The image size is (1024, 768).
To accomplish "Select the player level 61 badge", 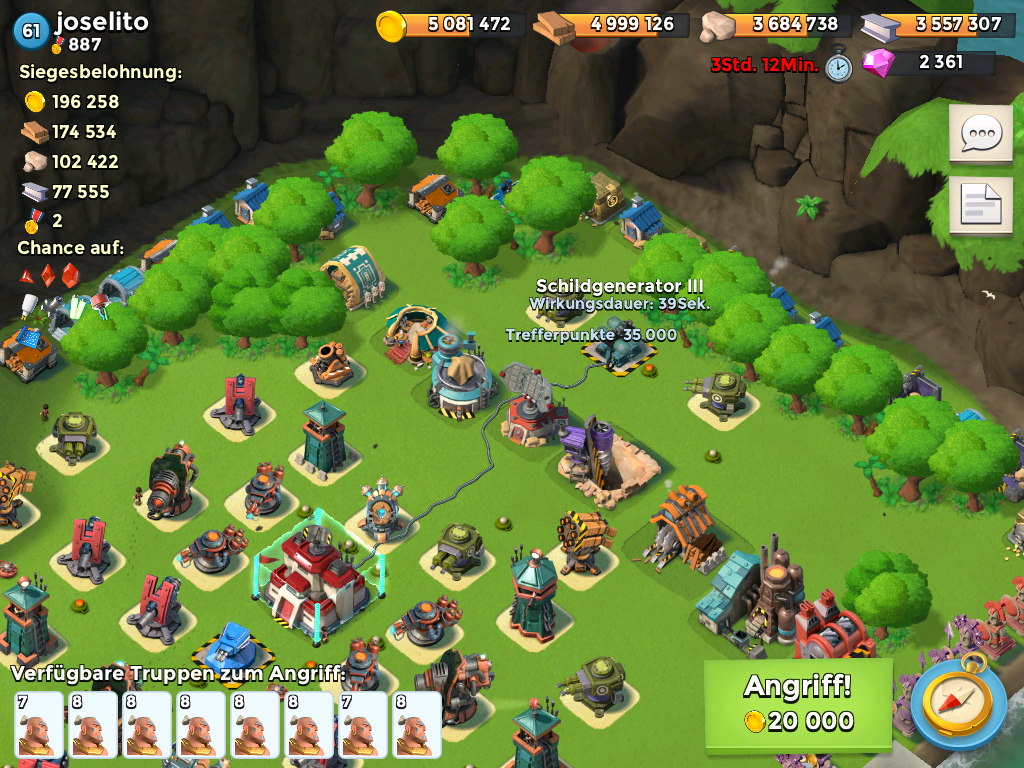I will pos(31,31).
